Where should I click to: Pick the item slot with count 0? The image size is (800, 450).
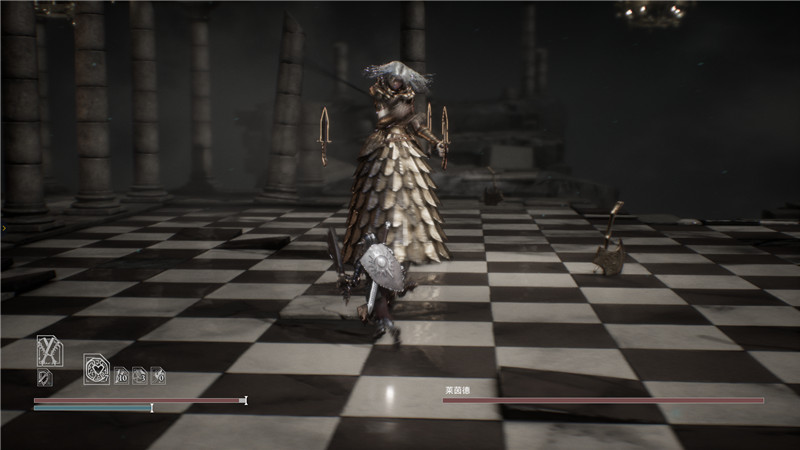(158, 376)
